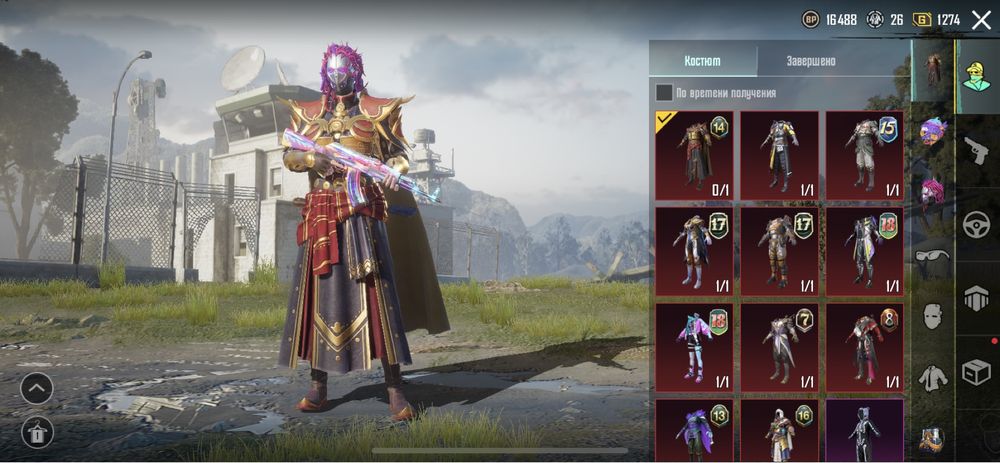Open the crate box category
The height and width of the screenshot is (463, 1000).
coord(976,373)
